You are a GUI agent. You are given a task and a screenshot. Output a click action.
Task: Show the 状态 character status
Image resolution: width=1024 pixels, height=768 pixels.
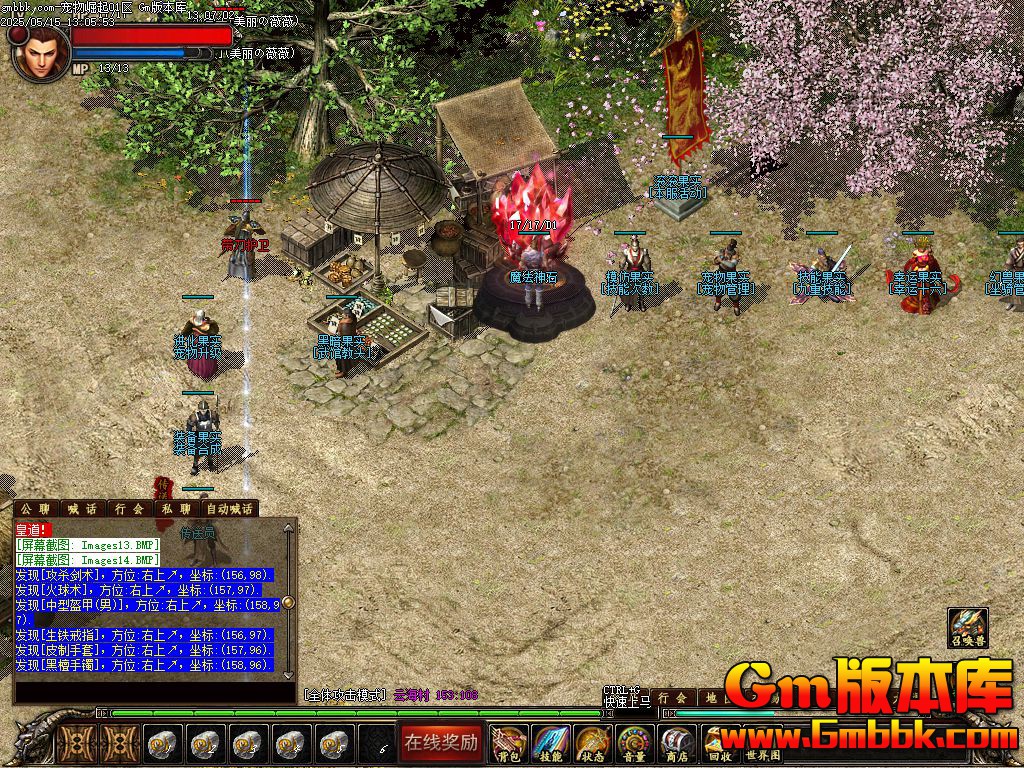pos(593,744)
